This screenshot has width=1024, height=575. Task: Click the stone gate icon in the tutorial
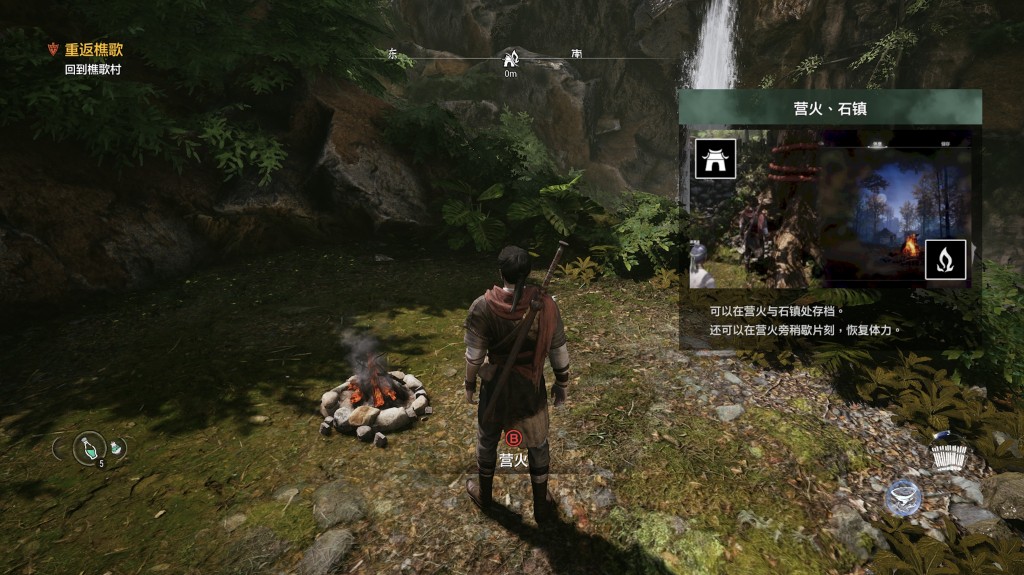click(715, 159)
